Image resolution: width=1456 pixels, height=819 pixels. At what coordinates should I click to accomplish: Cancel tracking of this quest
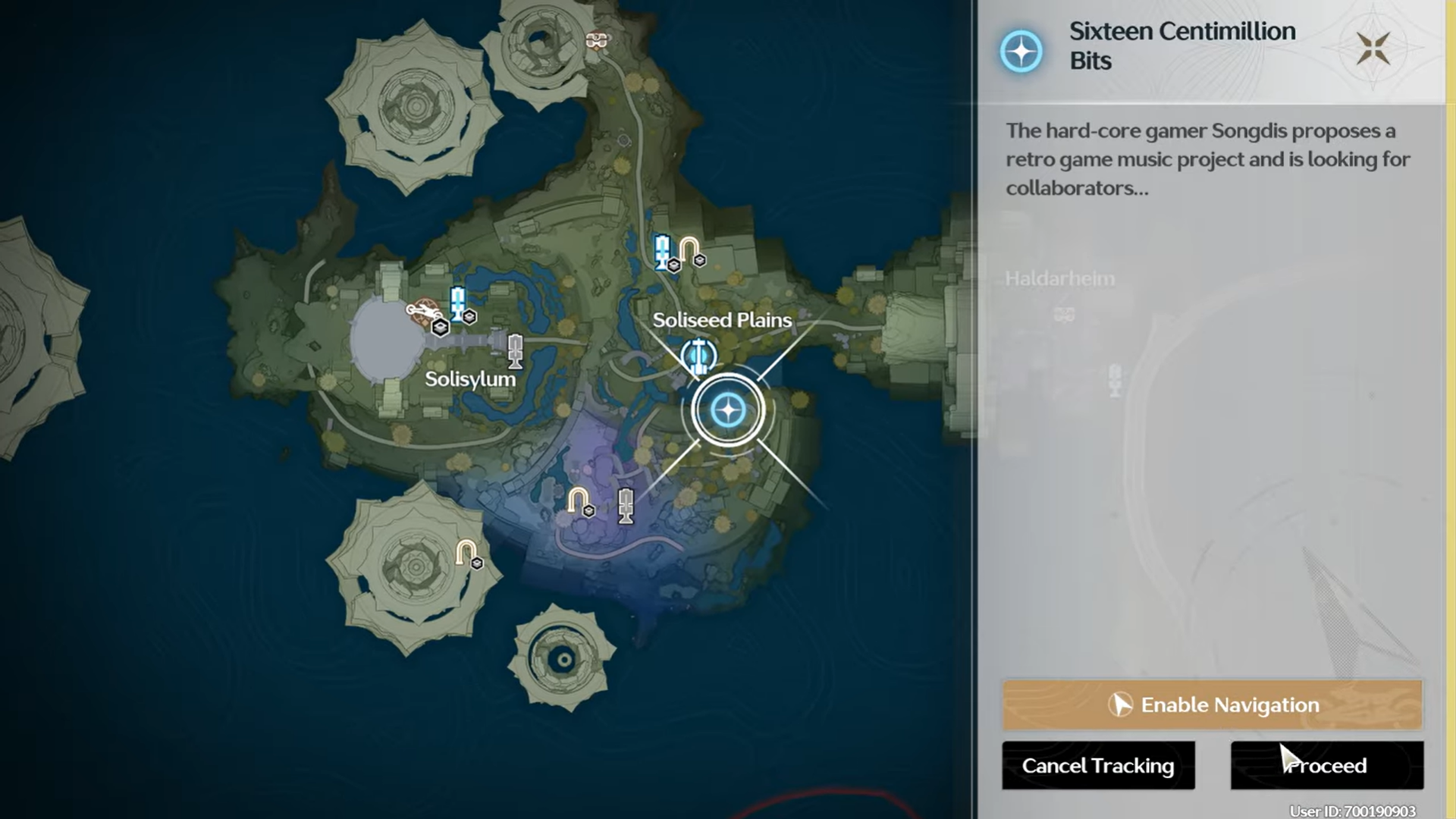(1097, 765)
